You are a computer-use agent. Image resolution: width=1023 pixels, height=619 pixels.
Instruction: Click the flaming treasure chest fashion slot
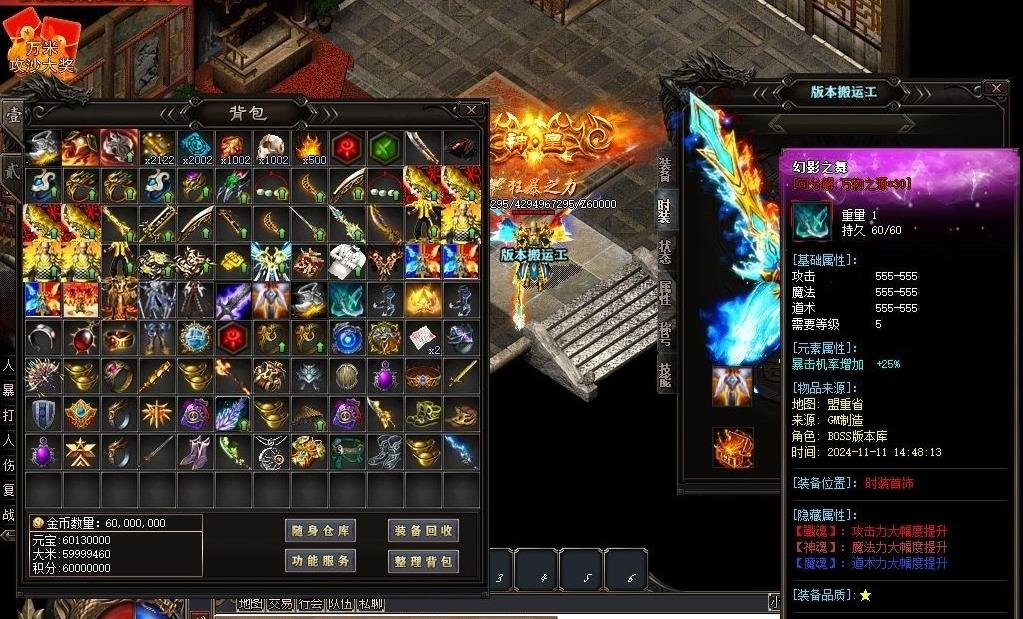coord(731,447)
